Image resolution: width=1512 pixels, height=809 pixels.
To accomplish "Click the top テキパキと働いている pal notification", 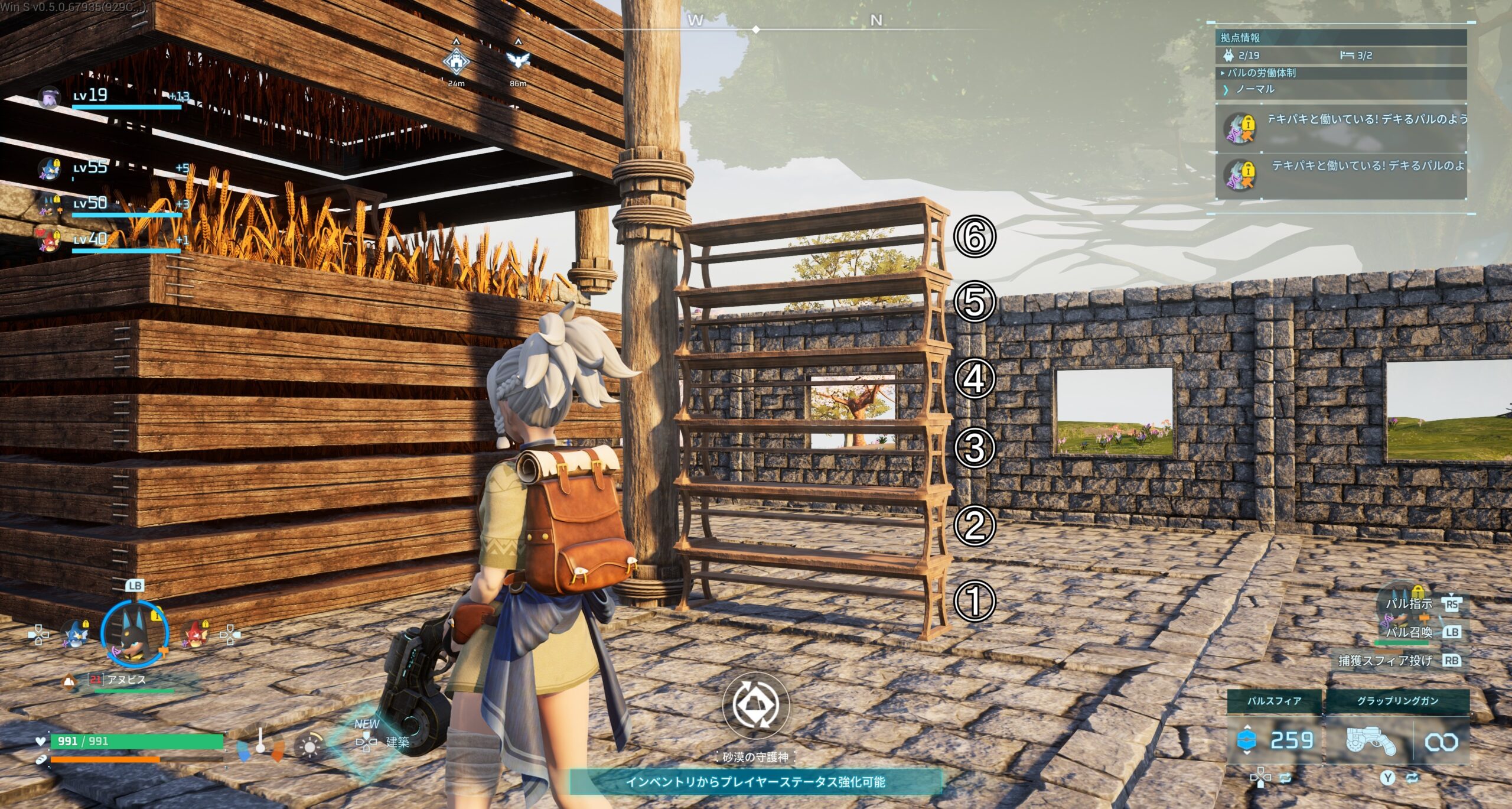I will [x=1342, y=127].
